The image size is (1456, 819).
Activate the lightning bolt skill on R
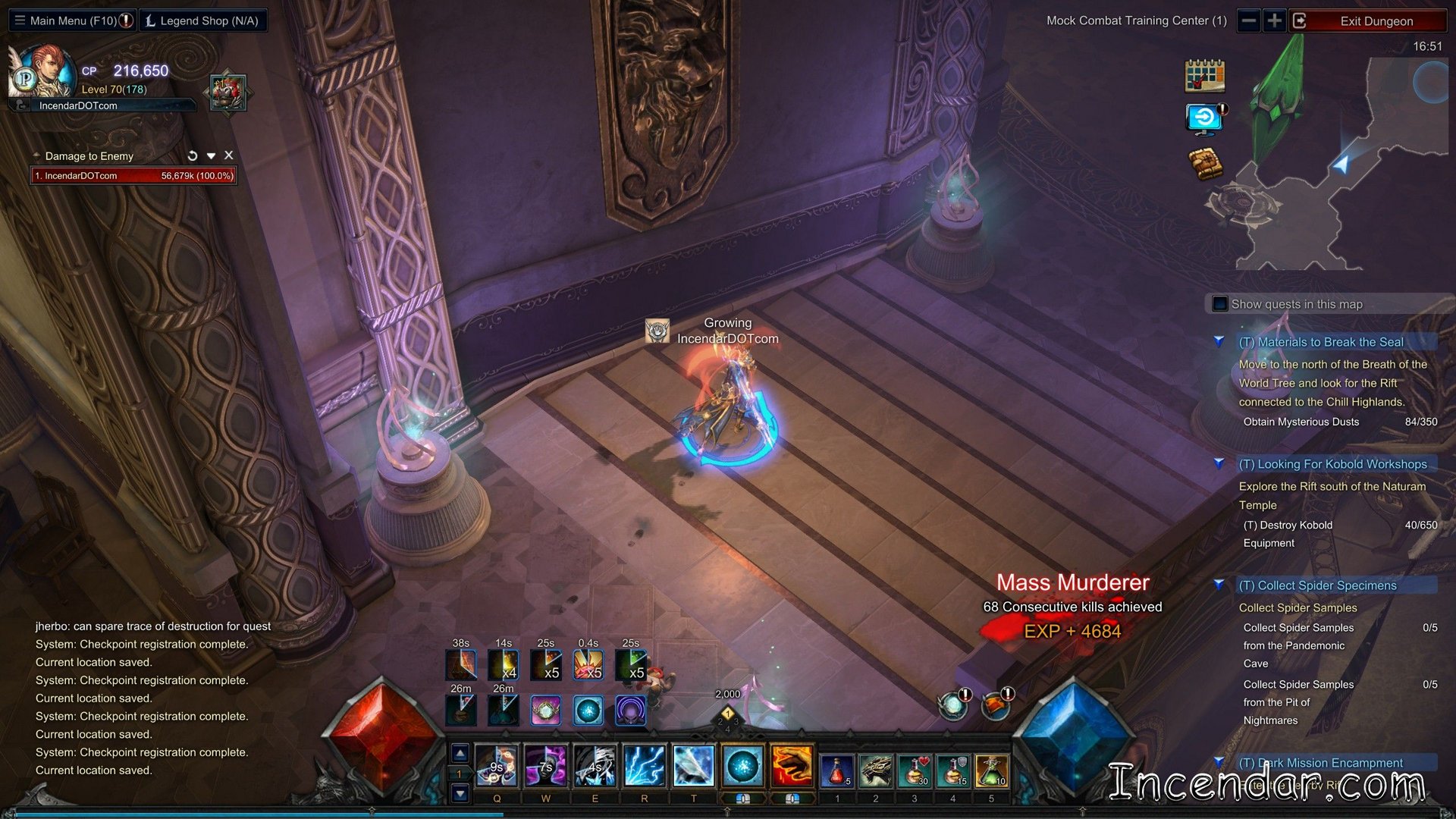click(x=644, y=767)
